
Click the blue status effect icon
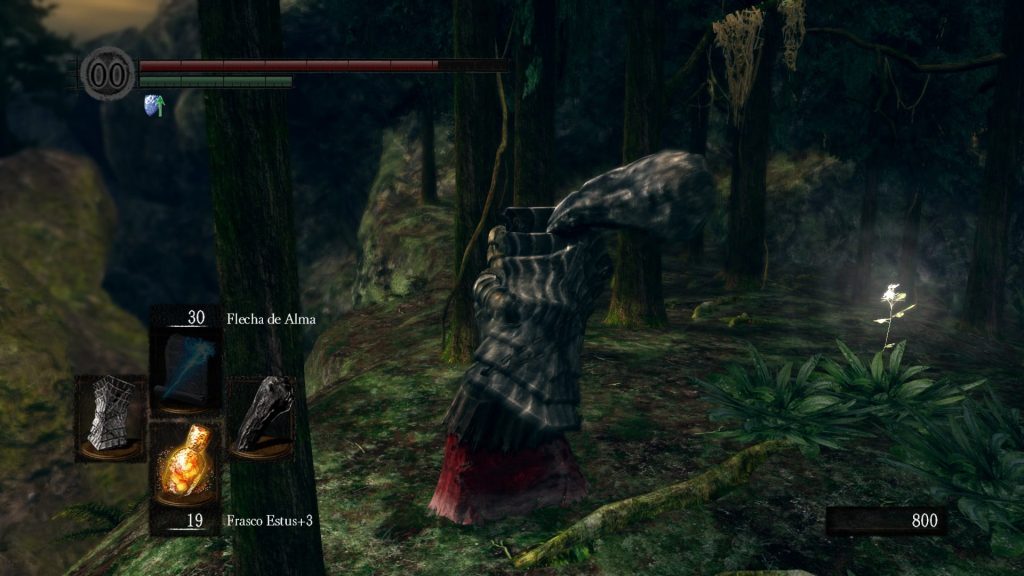155,105
